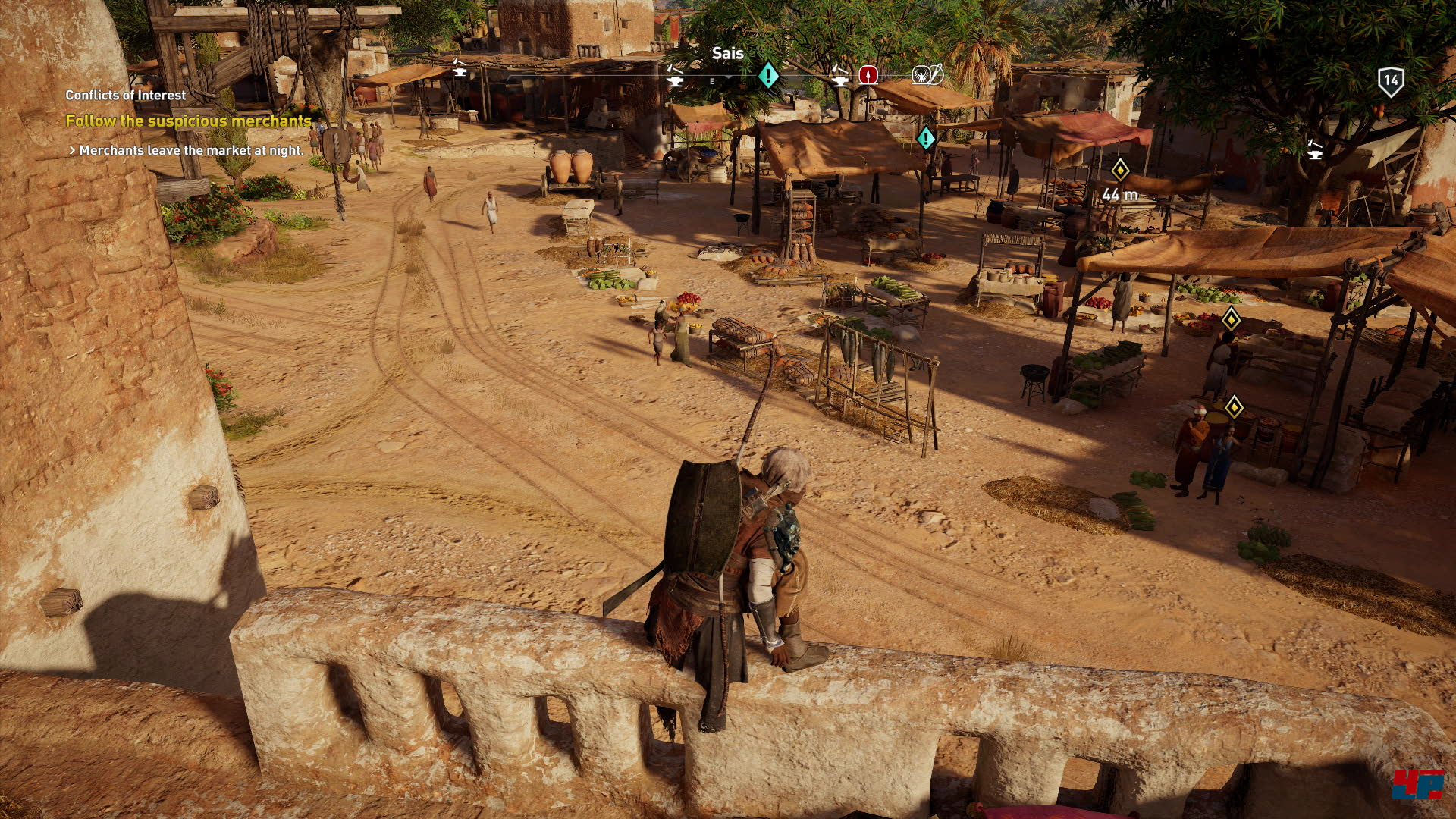The height and width of the screenshot is (819, 1456).
Task: Select the "Follow the suspicious merchants" objective
Action: click(188, 121)
